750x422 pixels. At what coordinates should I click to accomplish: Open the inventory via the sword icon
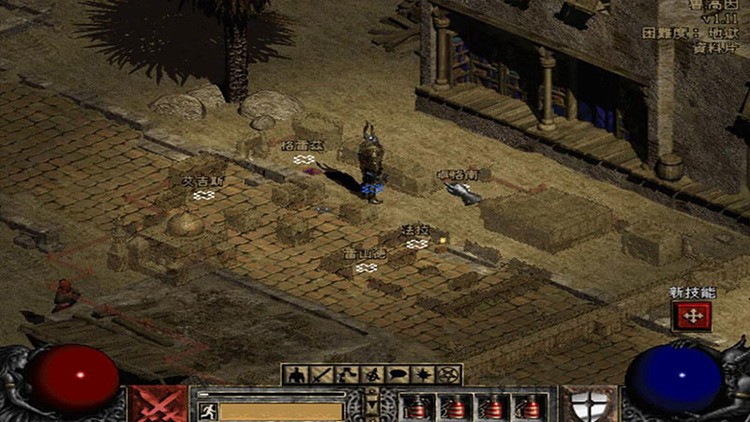click(x=320, y=375)
